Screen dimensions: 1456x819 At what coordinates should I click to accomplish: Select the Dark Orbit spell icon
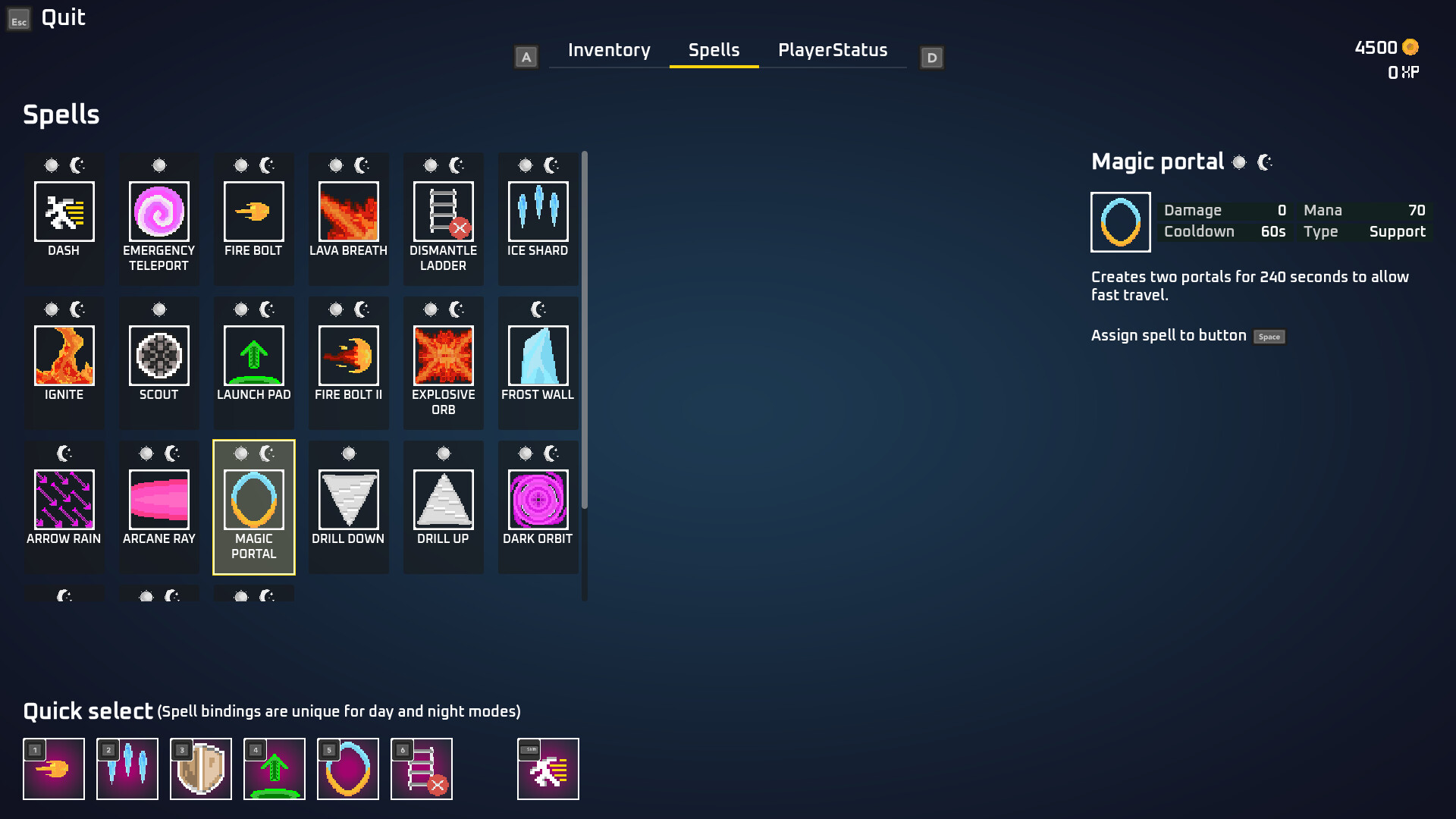(538, 500)
